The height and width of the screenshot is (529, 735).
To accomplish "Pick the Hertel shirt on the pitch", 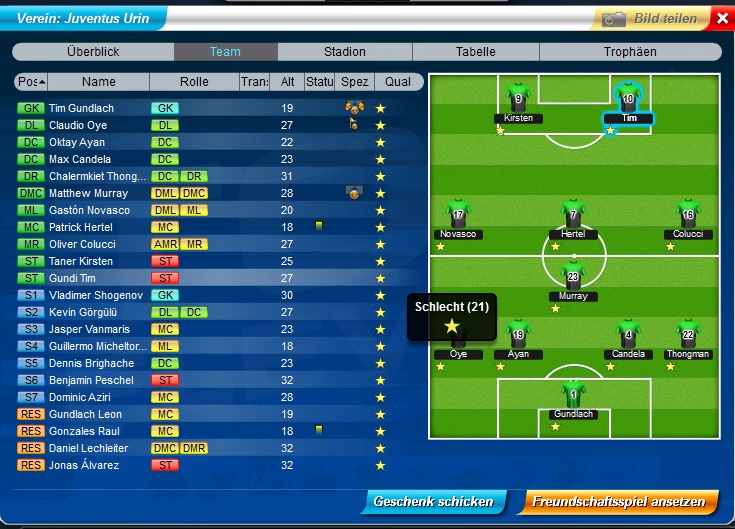I will pyautogui.click(x=573, y=216).
